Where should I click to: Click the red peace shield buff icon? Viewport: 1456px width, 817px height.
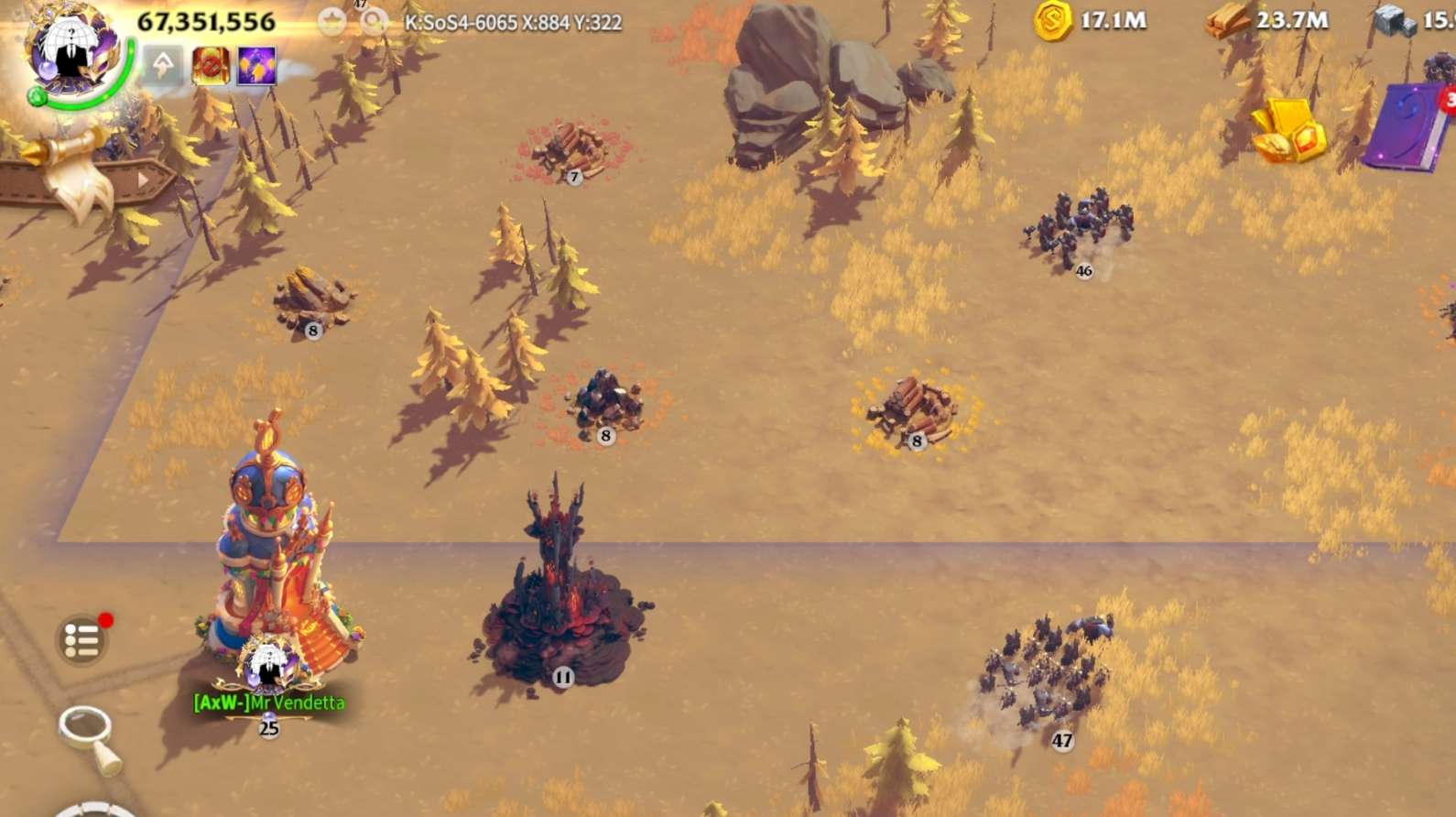tap(211, 66)
